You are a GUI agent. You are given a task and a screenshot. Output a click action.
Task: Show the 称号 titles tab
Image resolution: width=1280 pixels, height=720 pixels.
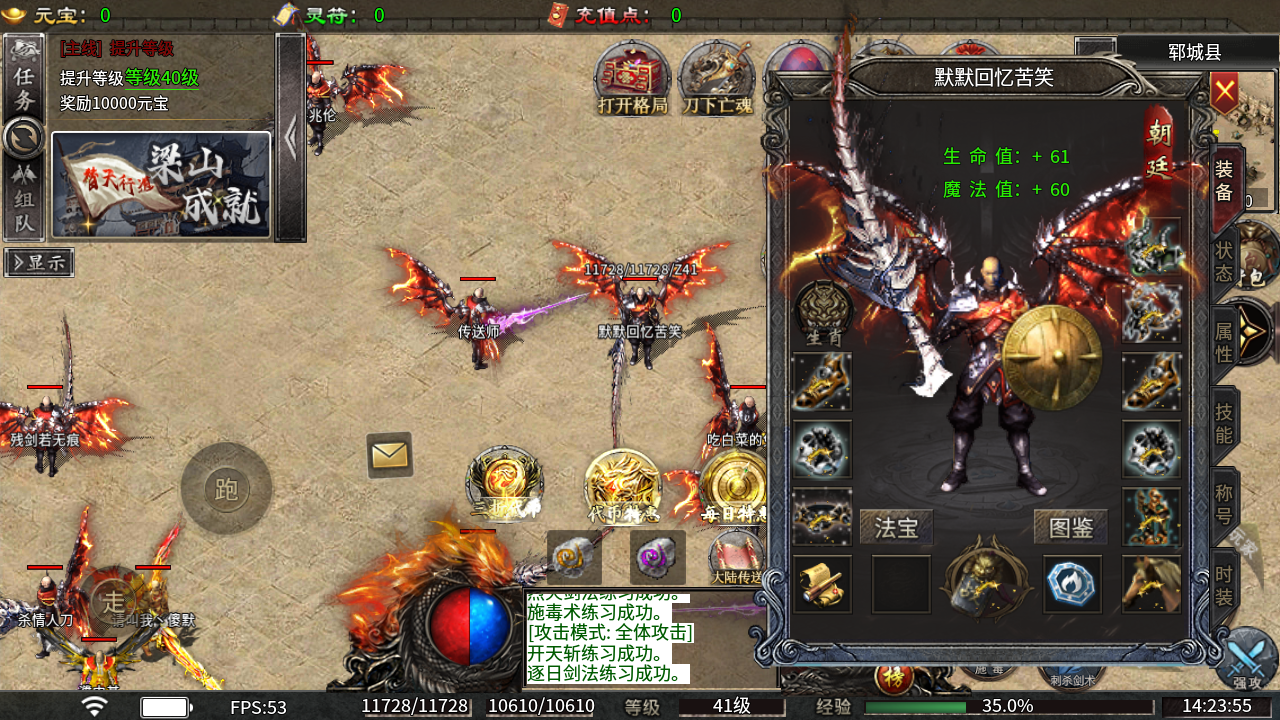click(1224, 503)
